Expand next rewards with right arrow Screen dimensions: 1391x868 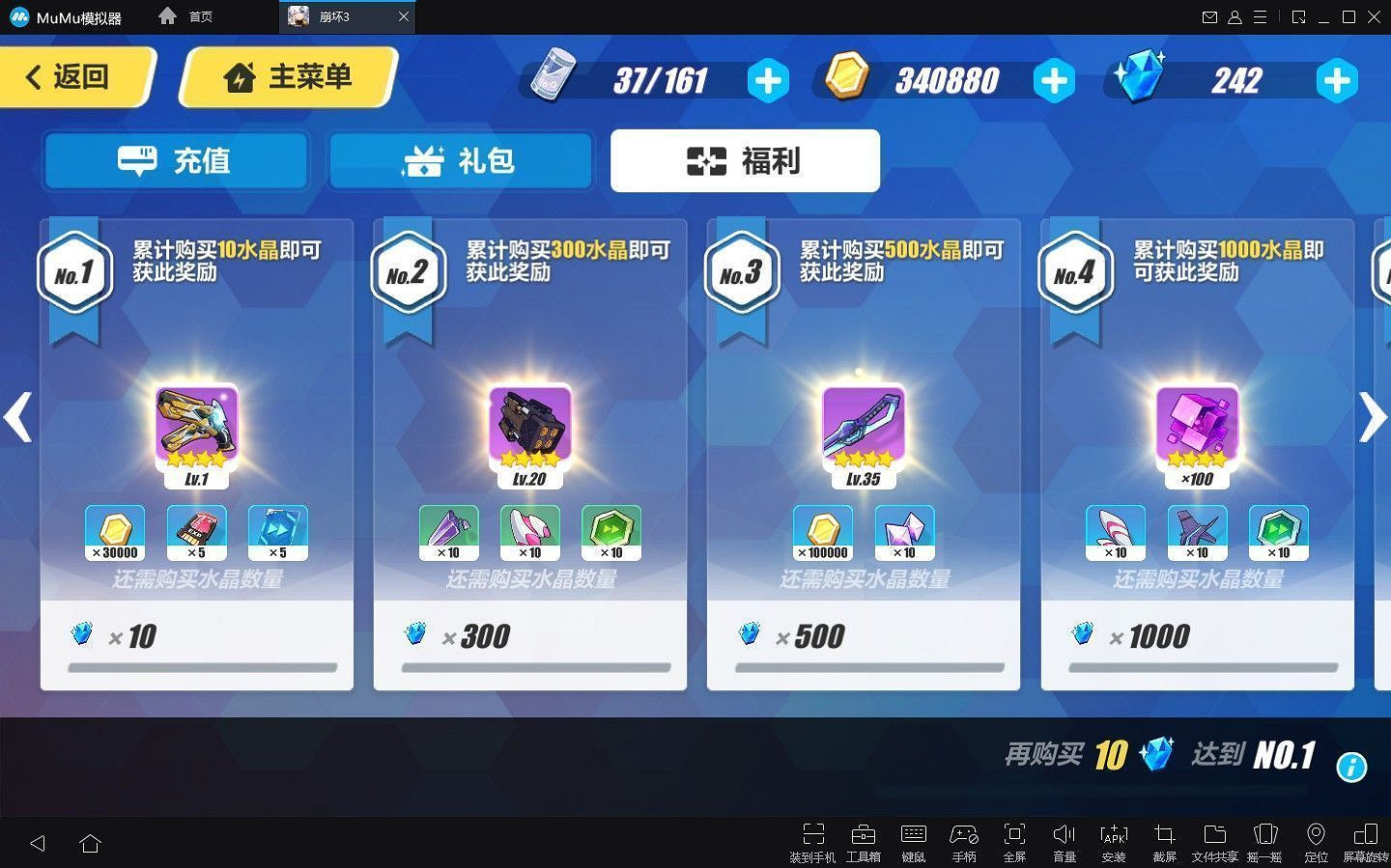coord(1372,417)
